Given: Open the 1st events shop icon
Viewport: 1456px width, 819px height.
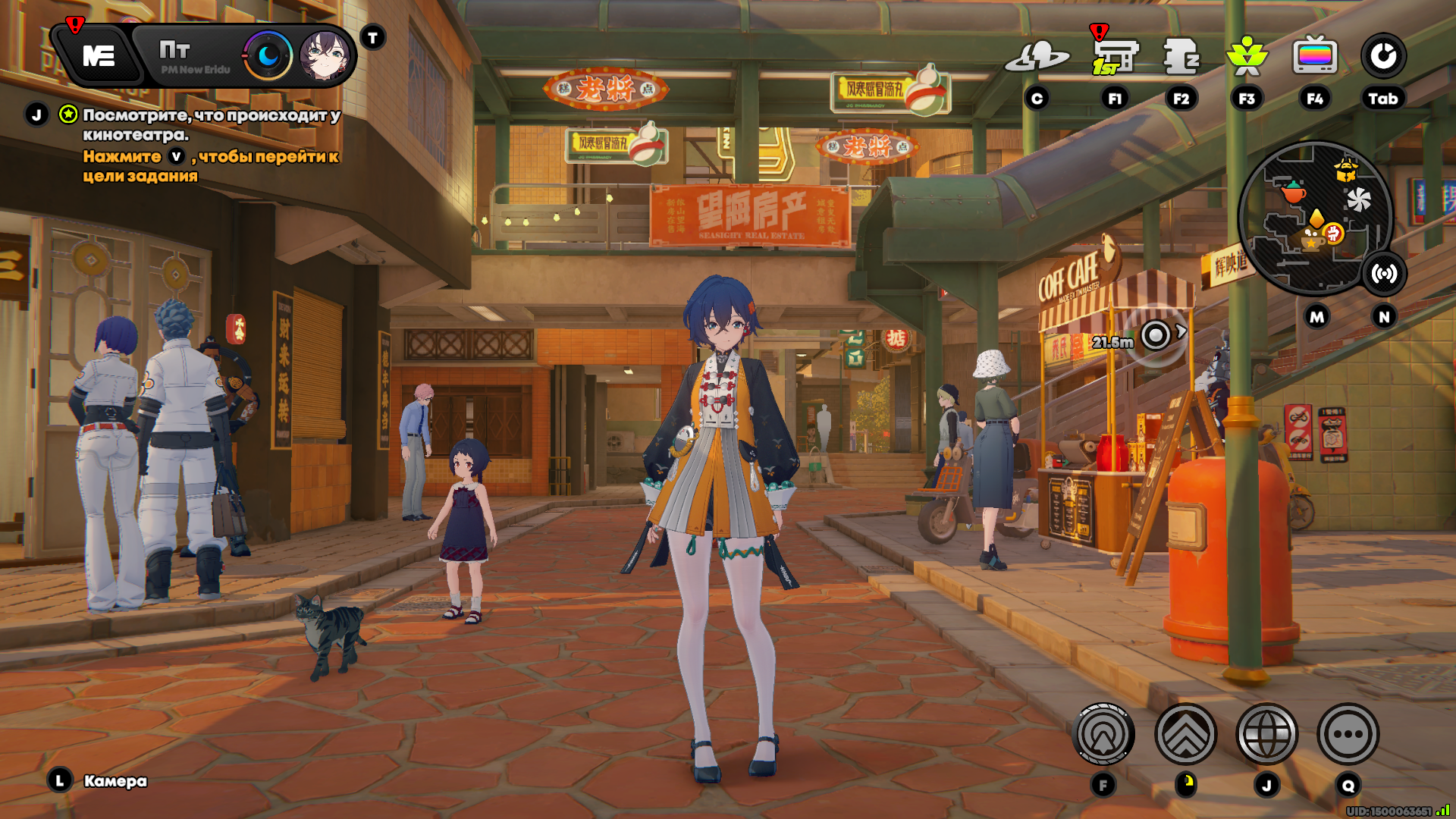Looking at the screenshot, I should tap(1114, 56).
